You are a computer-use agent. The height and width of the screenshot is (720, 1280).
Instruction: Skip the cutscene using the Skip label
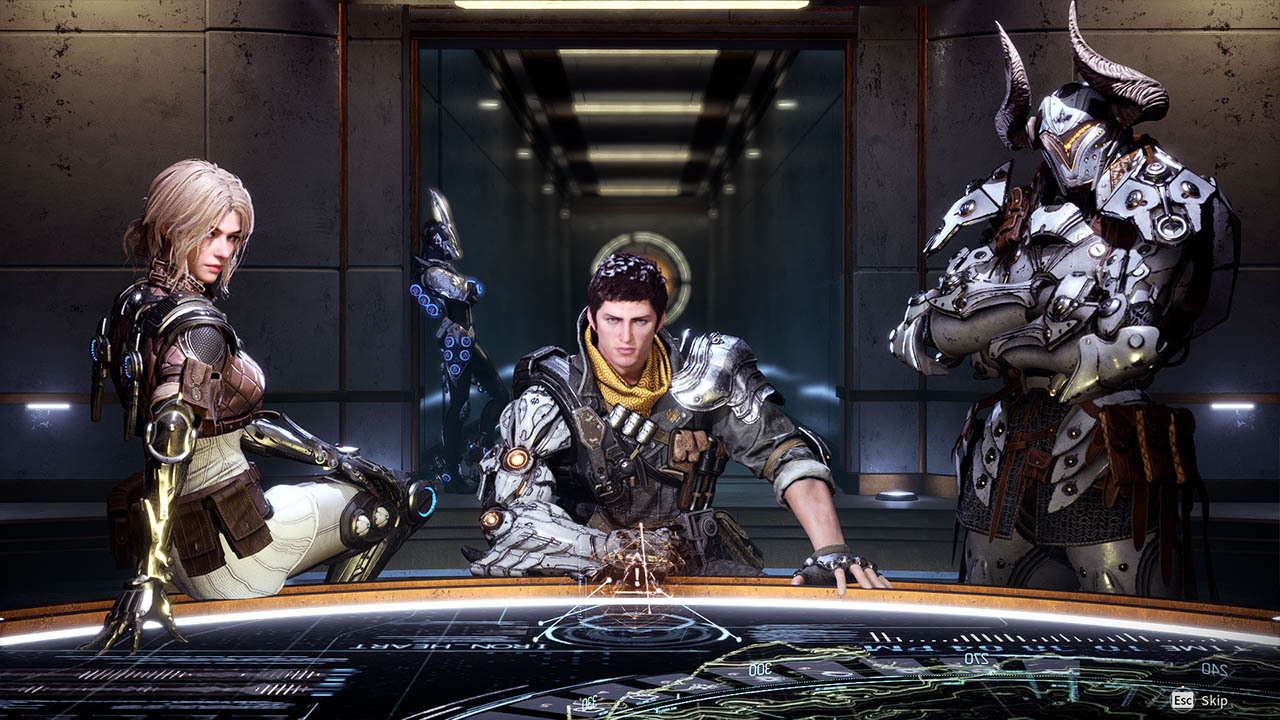click(1213, 701)
